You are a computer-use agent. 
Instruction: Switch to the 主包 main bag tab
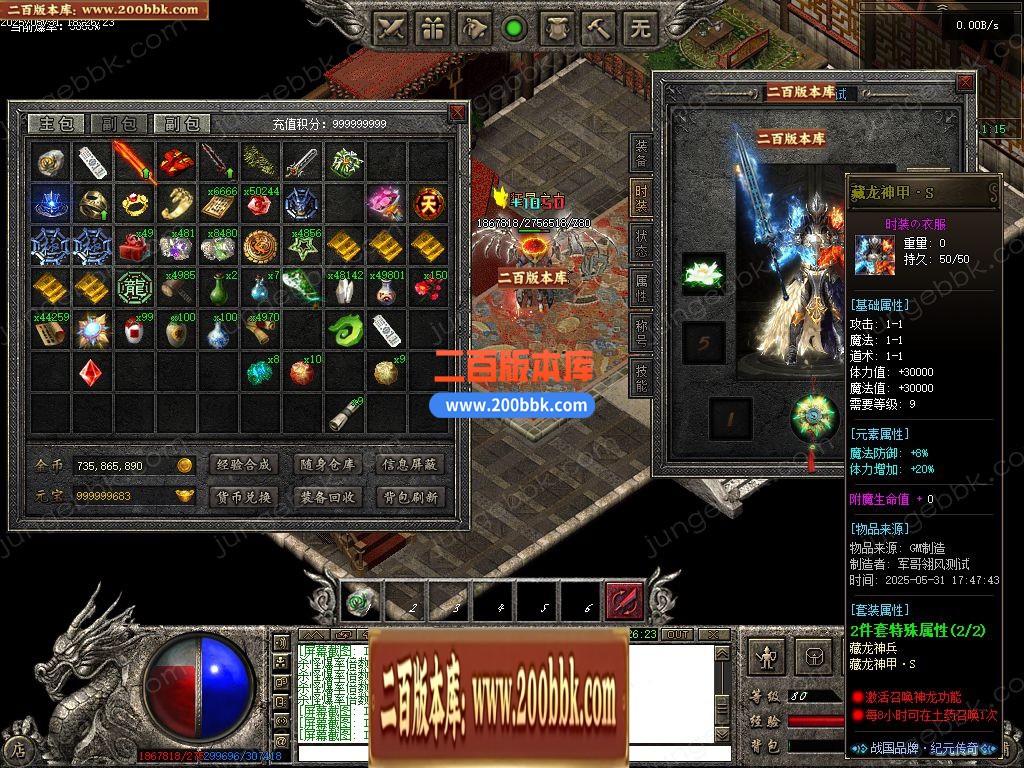55,124
